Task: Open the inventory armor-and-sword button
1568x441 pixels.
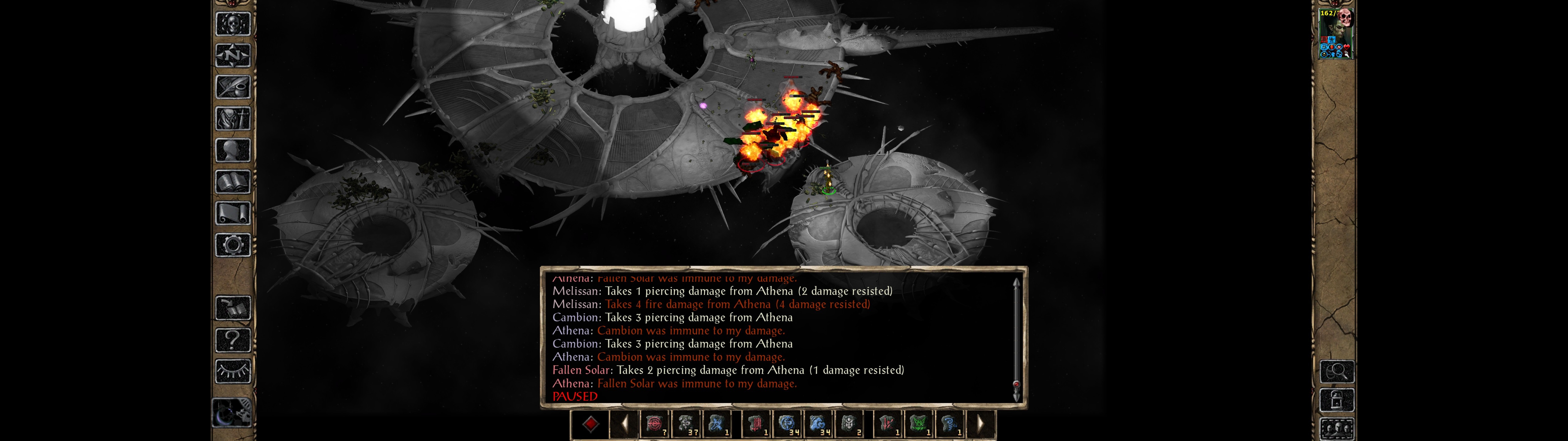Action: 233,119
